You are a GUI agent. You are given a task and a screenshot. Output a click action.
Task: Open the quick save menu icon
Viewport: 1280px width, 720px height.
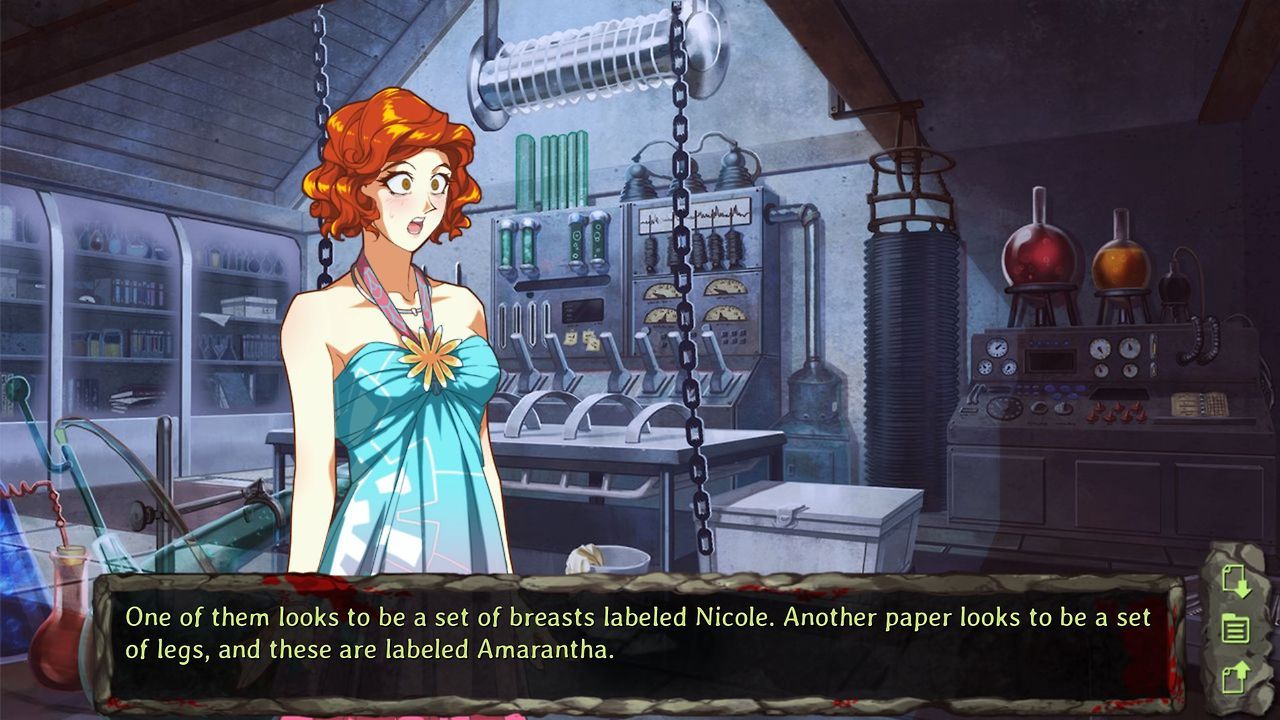(x=1236, y=580)
